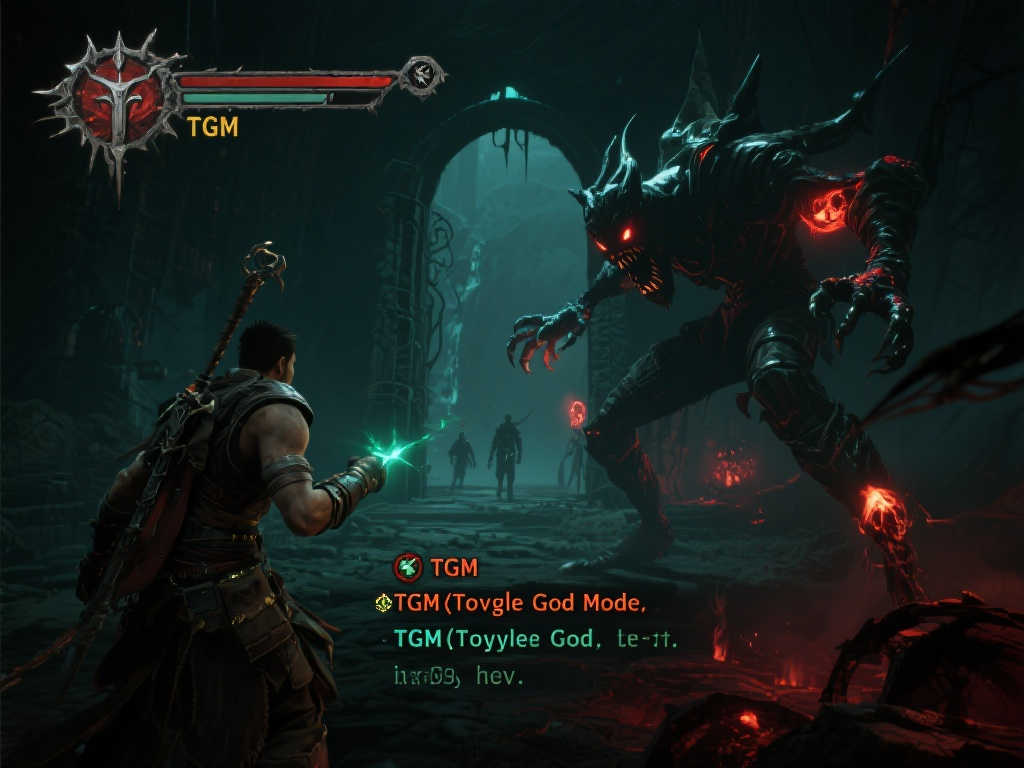This screenshot has height=768, width=1024.
Task: Click the red circular icon beside TGM
Action: [408, 568]
